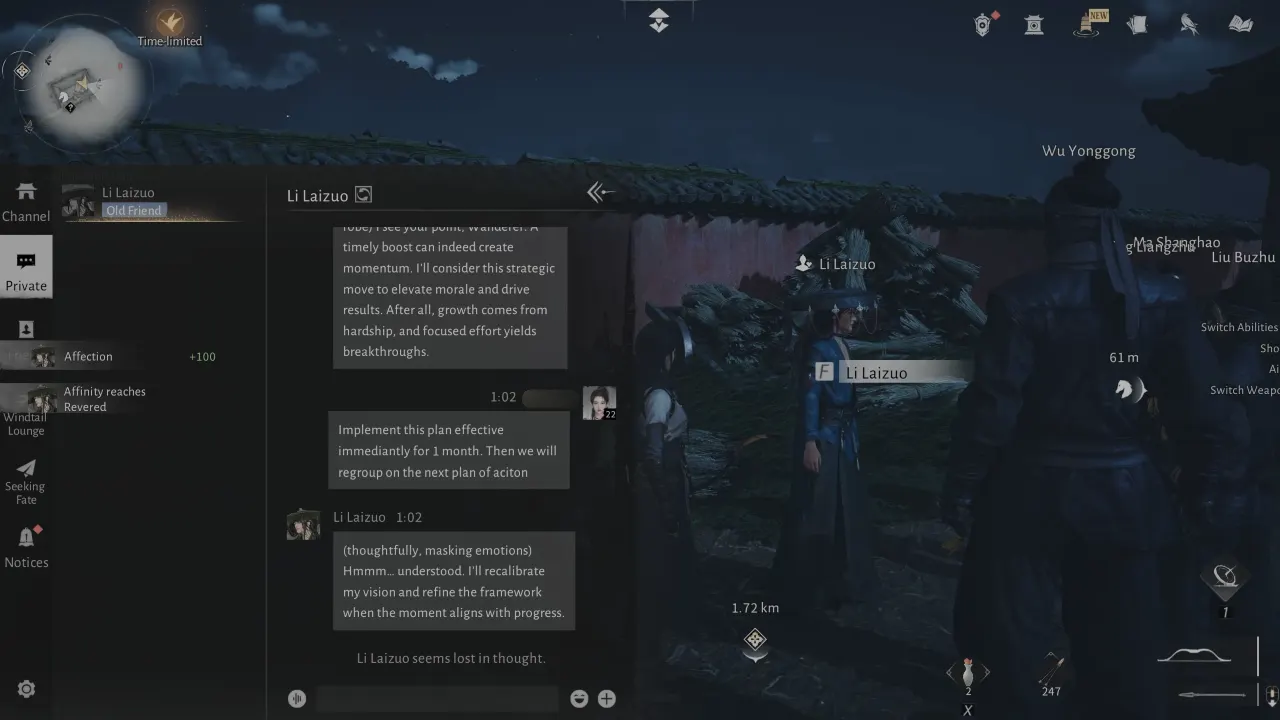Select the perched bird messenger icon
The width and height of the screenshot is (1280, 720).
pos(1189,23)
